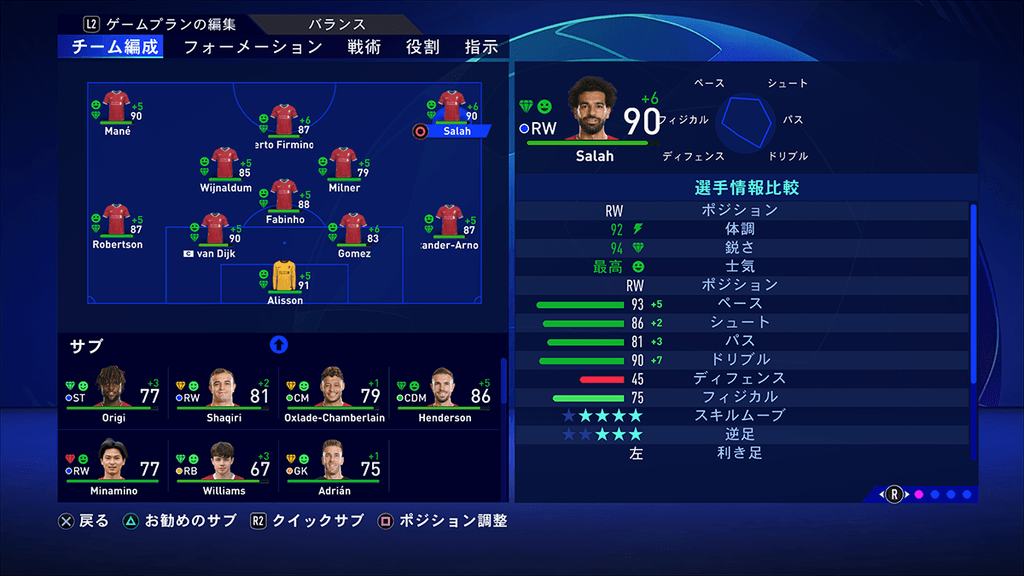This screenshot has width=1024, height=576.
Task: Select substitute Origi
Action: (x=113, y=395)
